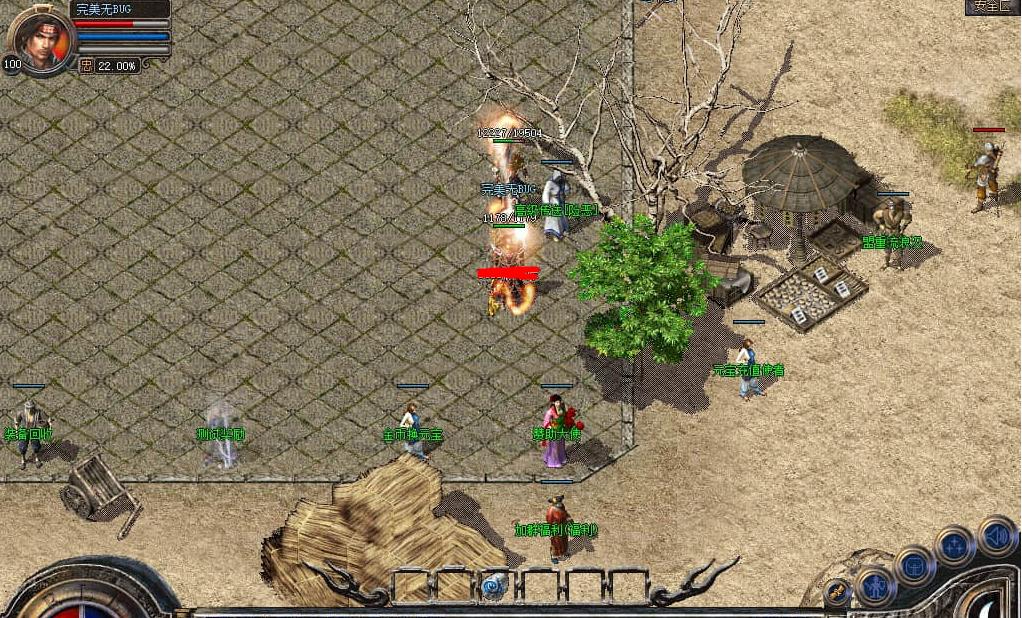Toggle the sound speaker button
This screenshot has width=1022, height=618.
pos(996,535)
